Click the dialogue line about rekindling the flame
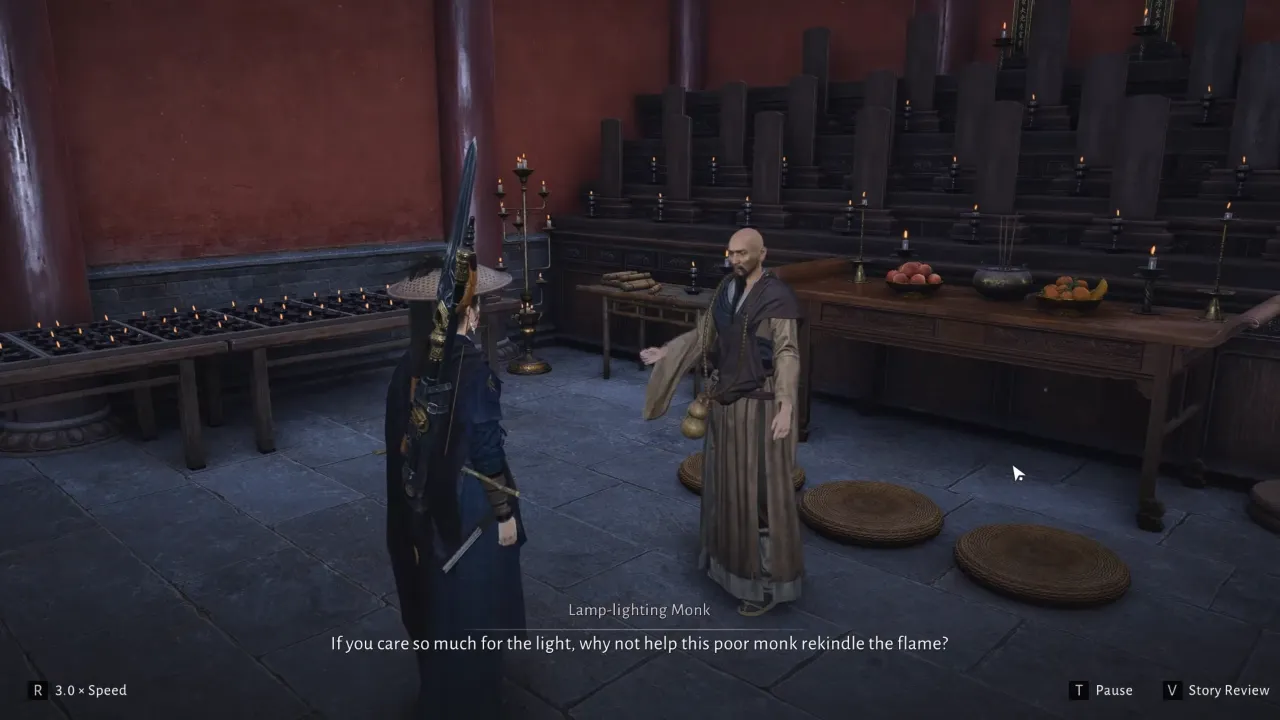 tap(640, 643)
